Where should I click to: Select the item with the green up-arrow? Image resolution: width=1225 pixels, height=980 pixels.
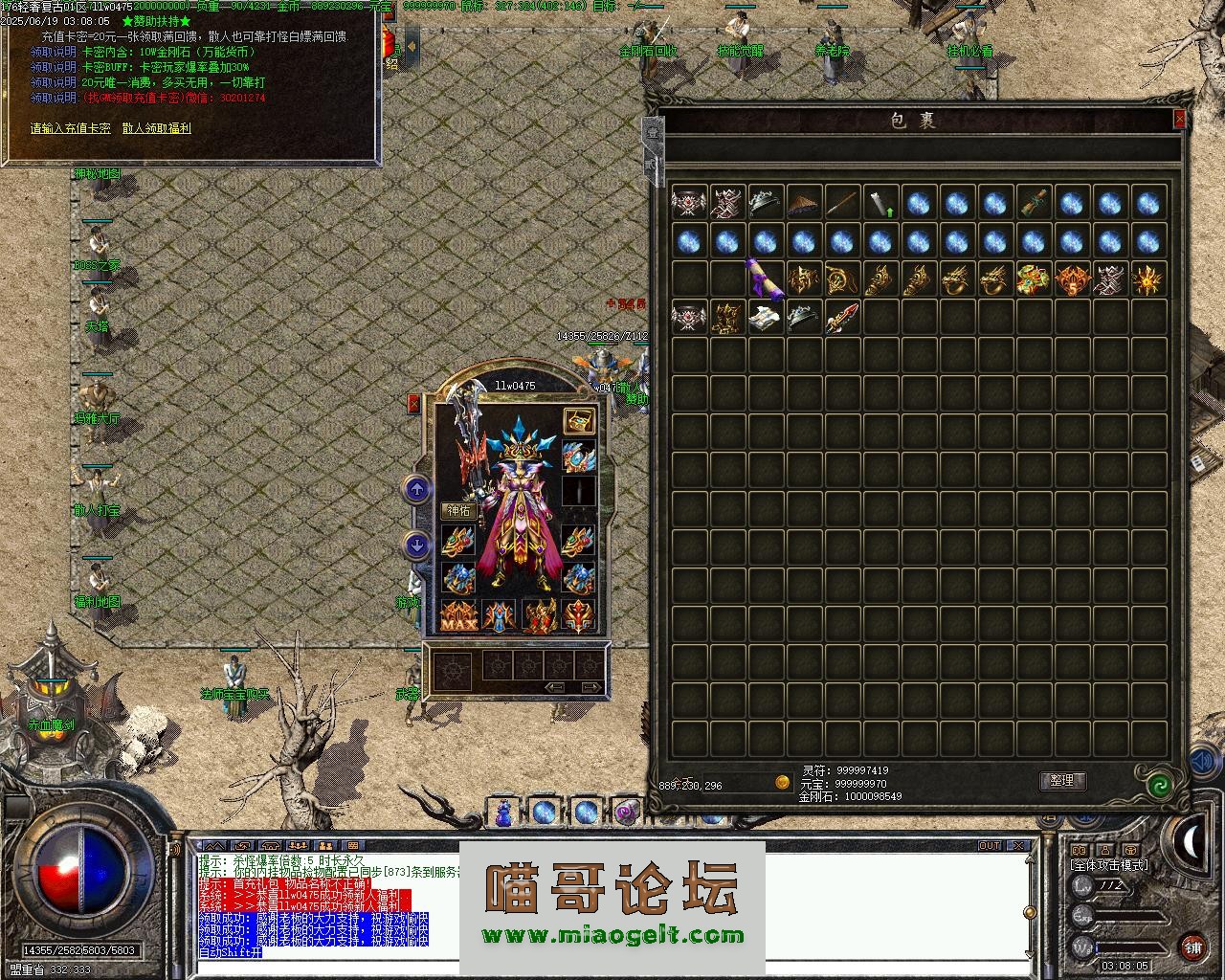tap(880, 202)
